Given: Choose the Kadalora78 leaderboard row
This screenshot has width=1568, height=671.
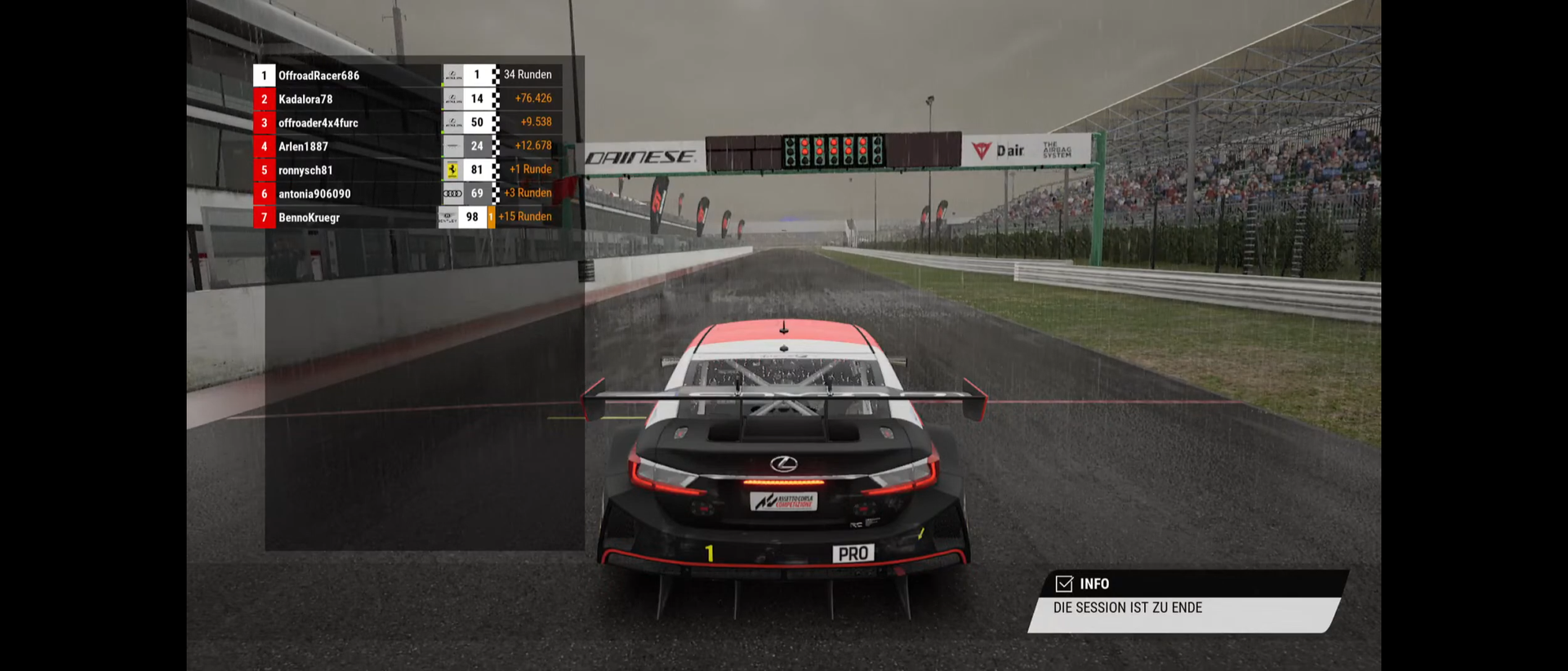Looking at the screenshot, I should point(305,100).
